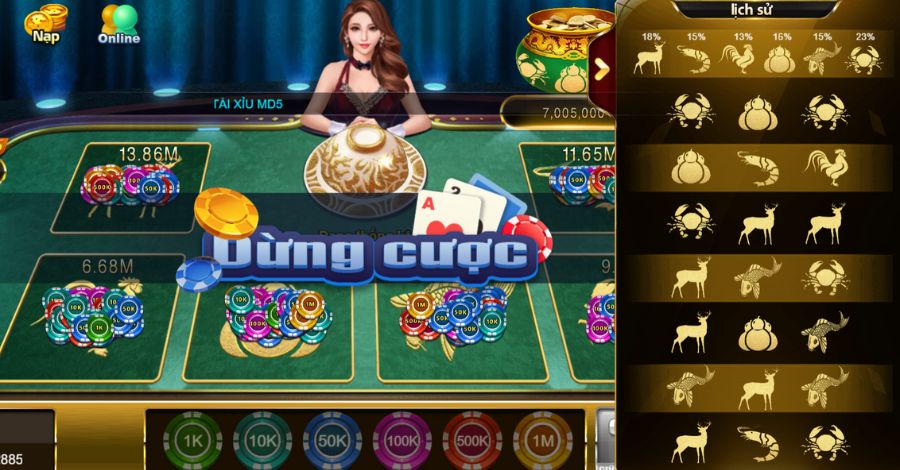Screen dimensions: 900x470
Task: Choose the 50K betting chip
Action: coord(332,440)
